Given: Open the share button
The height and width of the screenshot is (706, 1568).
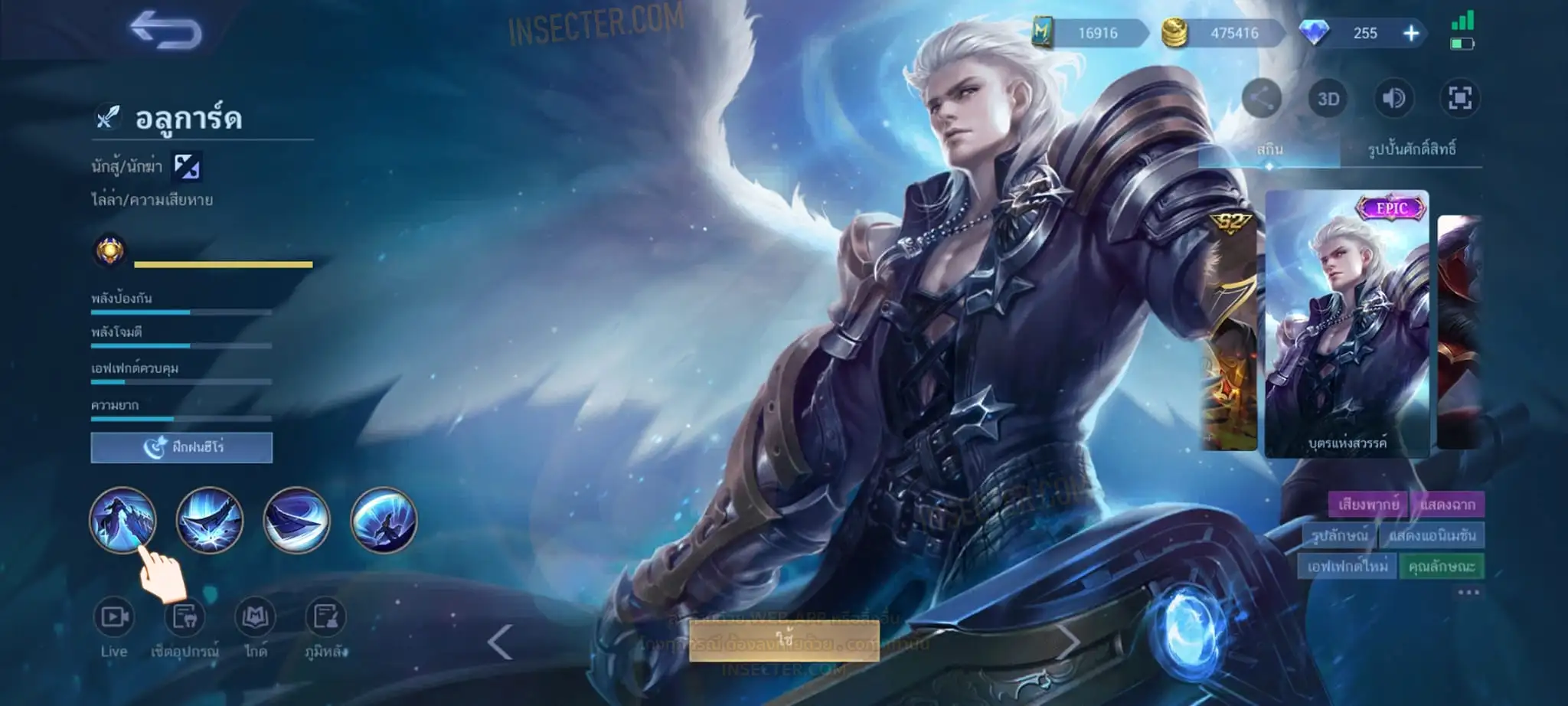Looking at the screenshot, I should point(1261,99).
